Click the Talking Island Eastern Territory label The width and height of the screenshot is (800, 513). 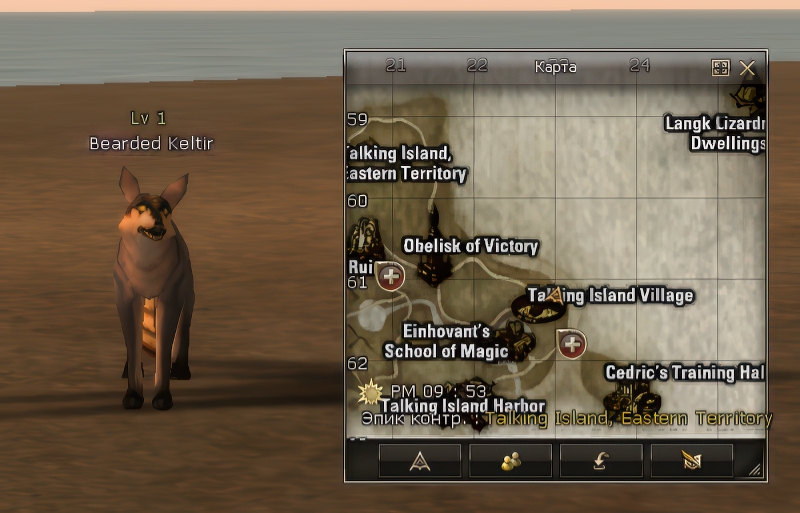click(406, 163)
